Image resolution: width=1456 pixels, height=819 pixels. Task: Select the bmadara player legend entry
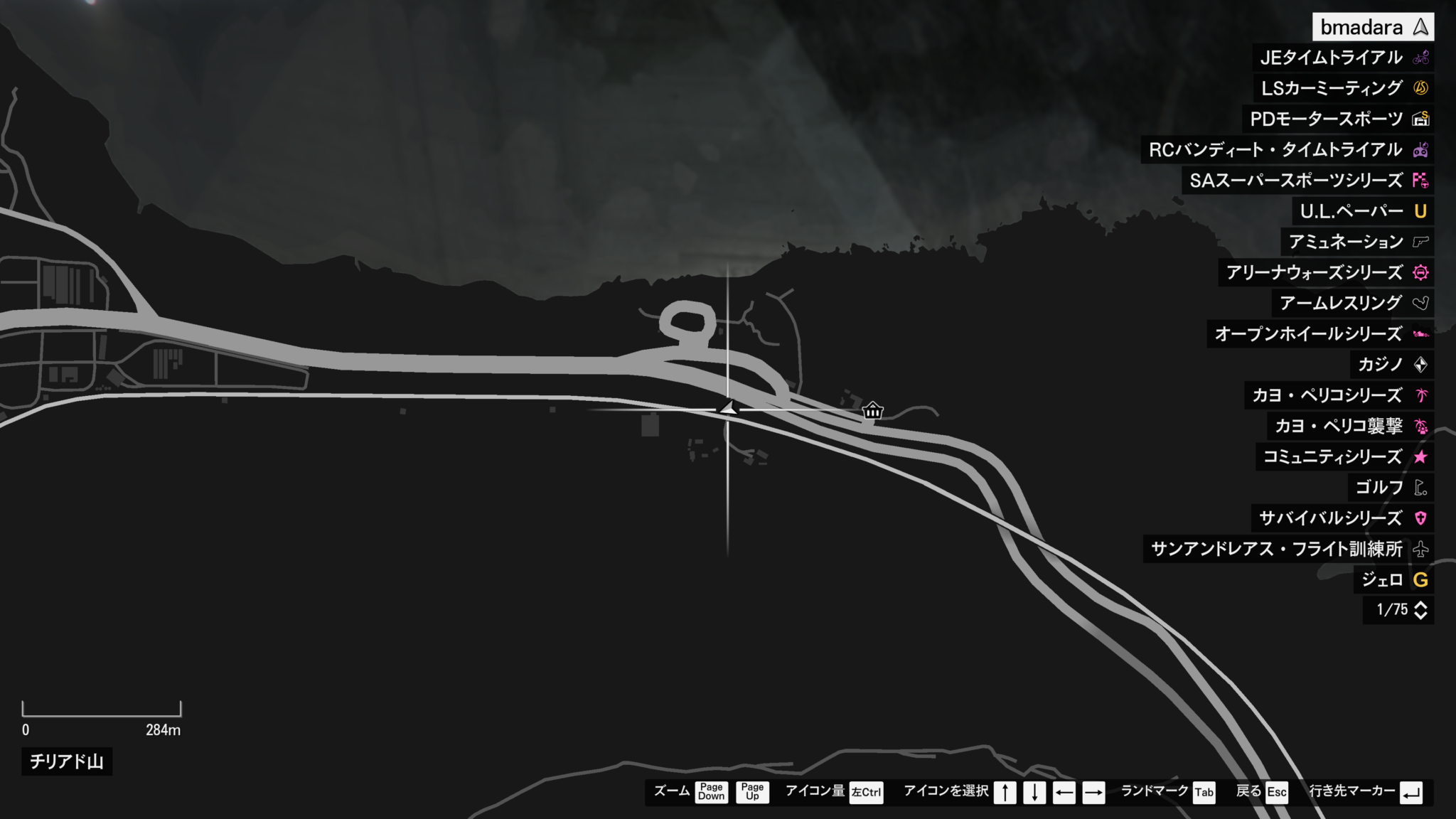(x=1372, y=28)
